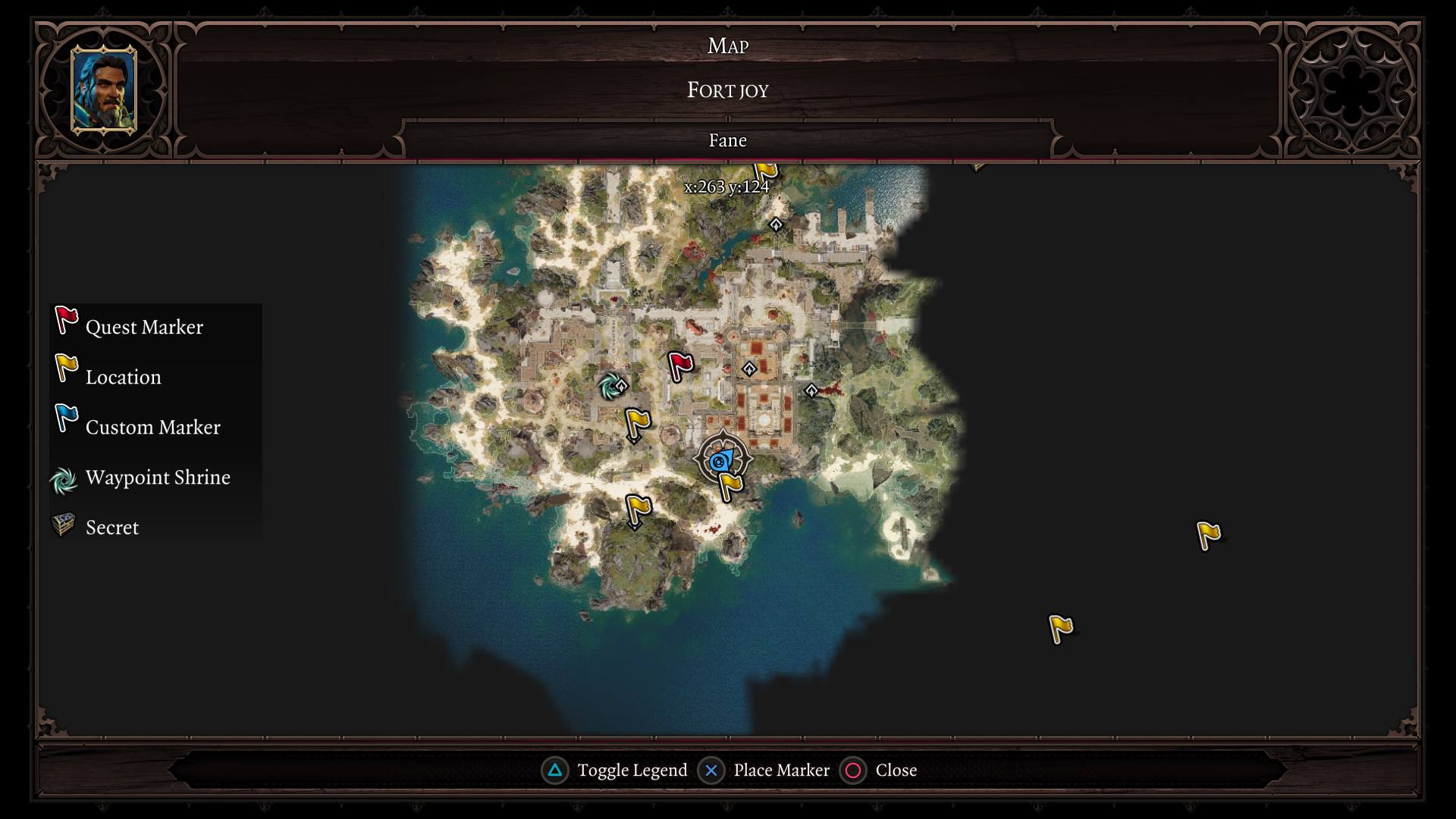This screenshot has width=1456, height=819.
Task: Click the Quest Marker legend entry
Action: [x=144, y=327]
